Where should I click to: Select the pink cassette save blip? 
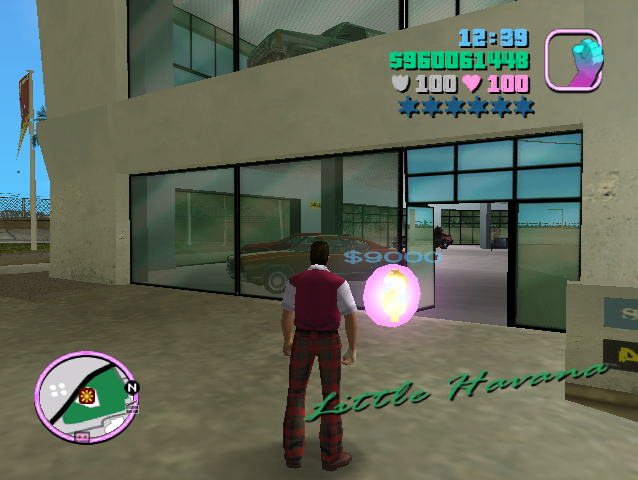pyautogui.click(x=82, y=437)
